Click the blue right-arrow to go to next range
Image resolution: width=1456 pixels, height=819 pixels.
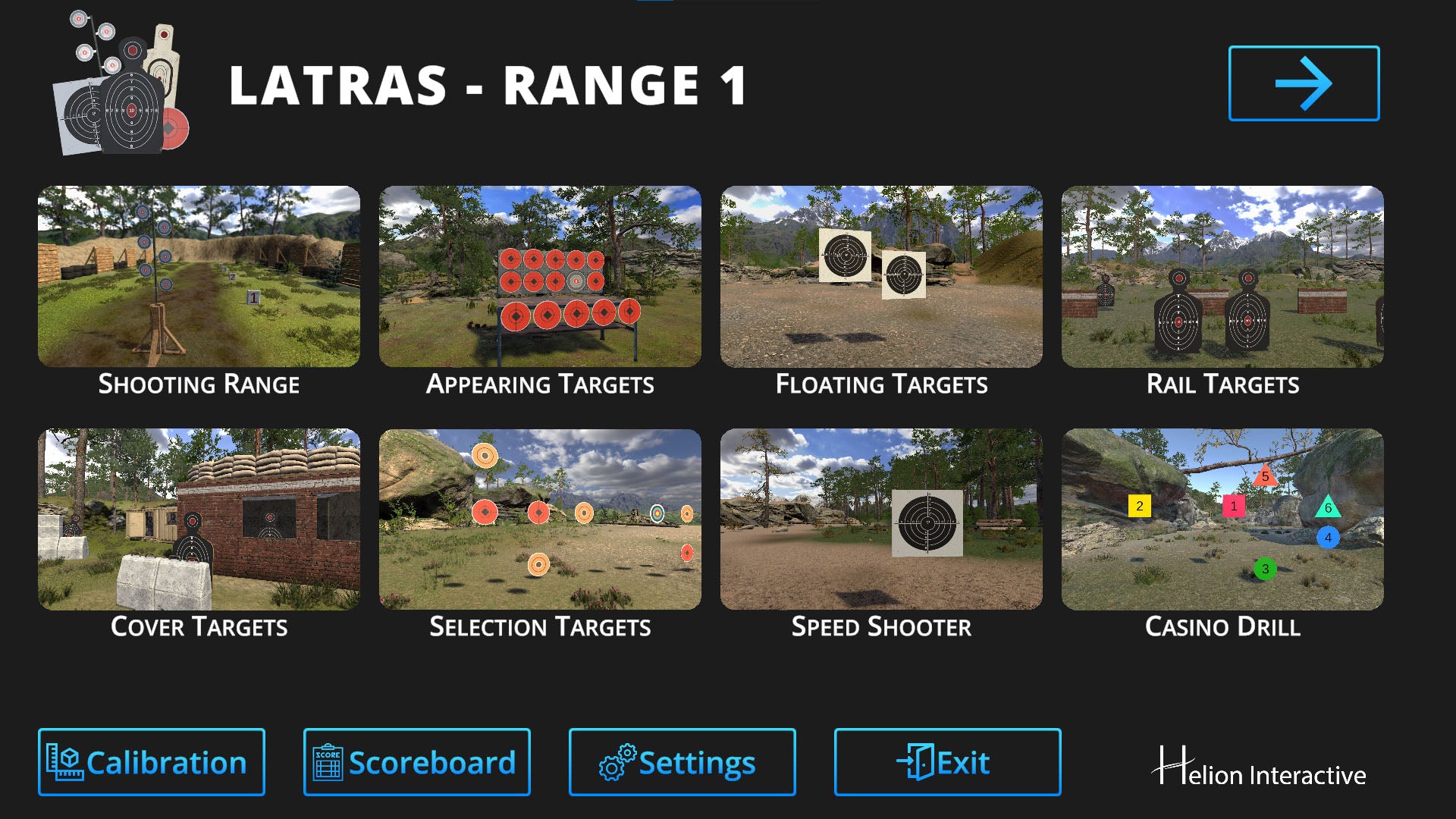point(1304,83)
